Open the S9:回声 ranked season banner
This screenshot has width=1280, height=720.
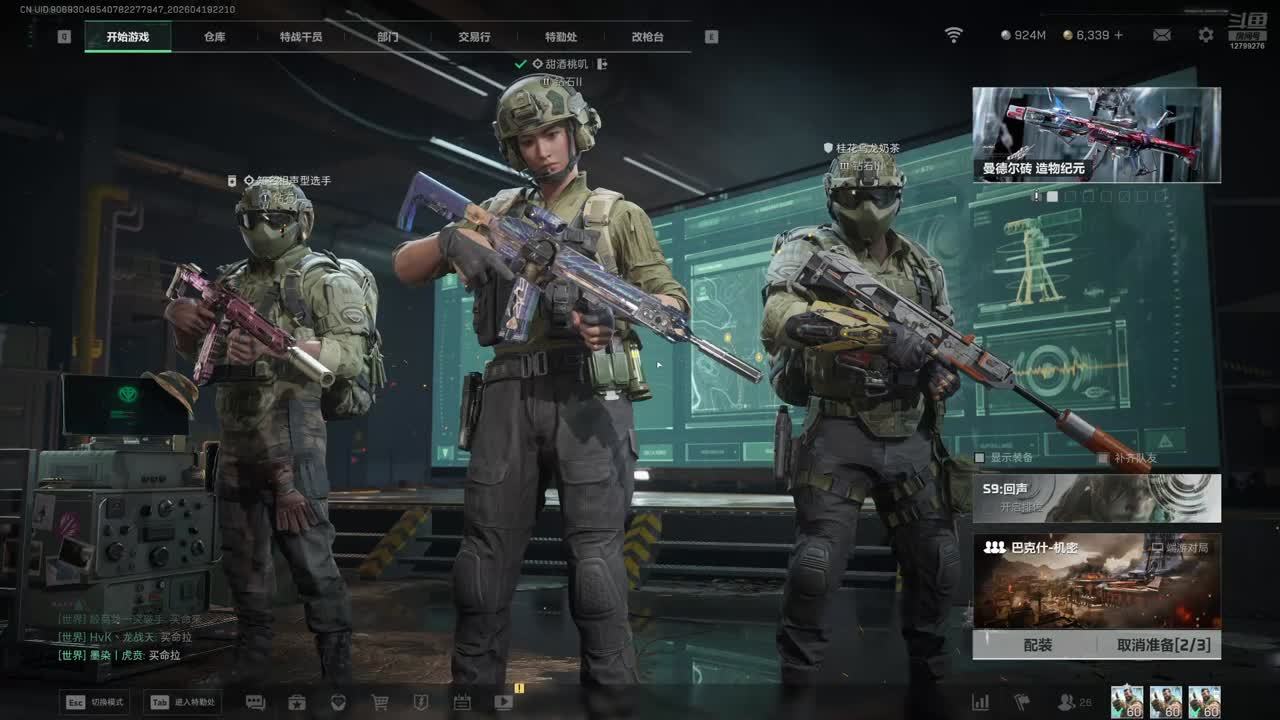click(x=1096, y=498)
